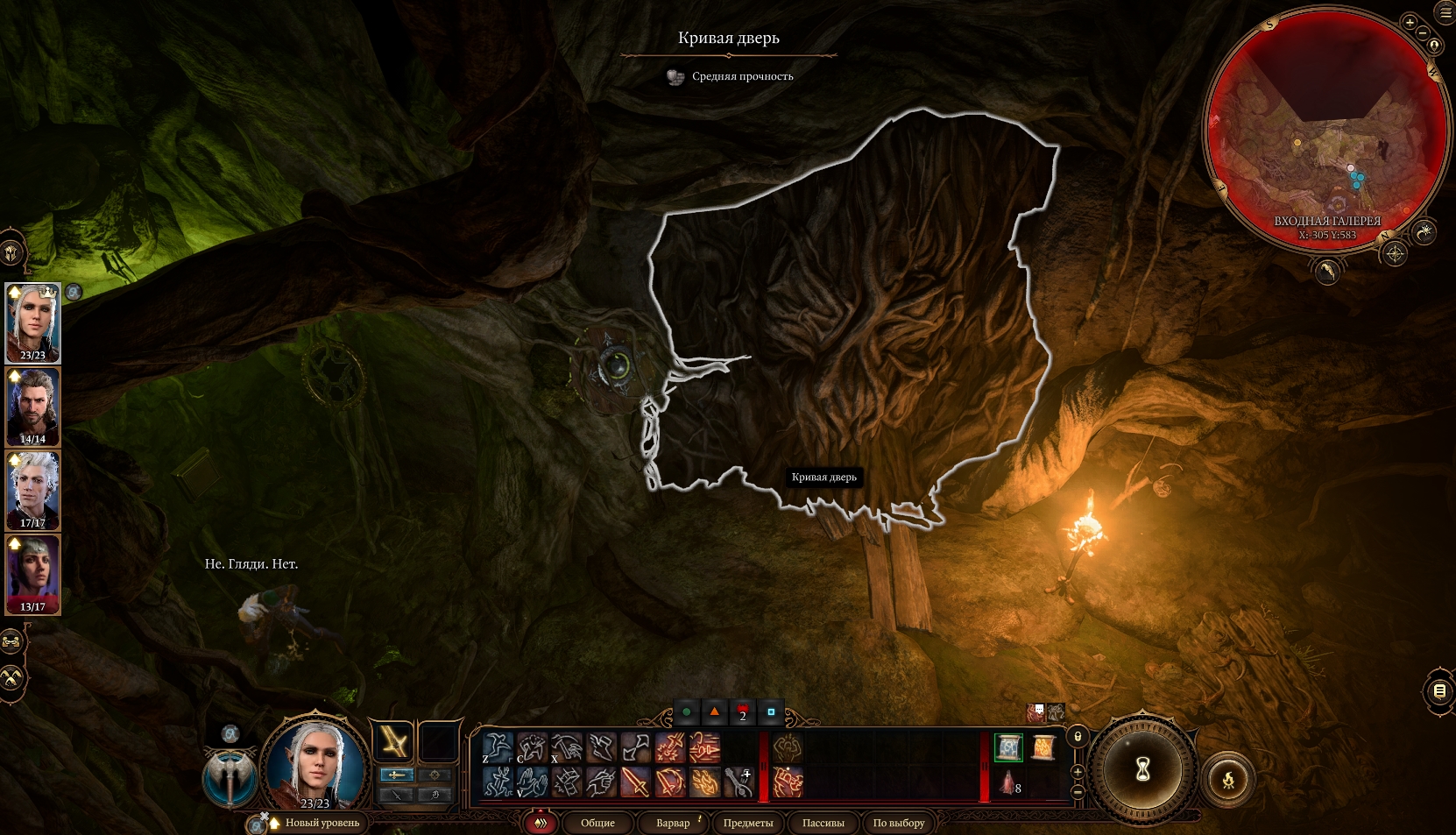Select Shadowheart's portrait with 13/17 health
This screenshot has width=1456, height=835.
point(32,574)
